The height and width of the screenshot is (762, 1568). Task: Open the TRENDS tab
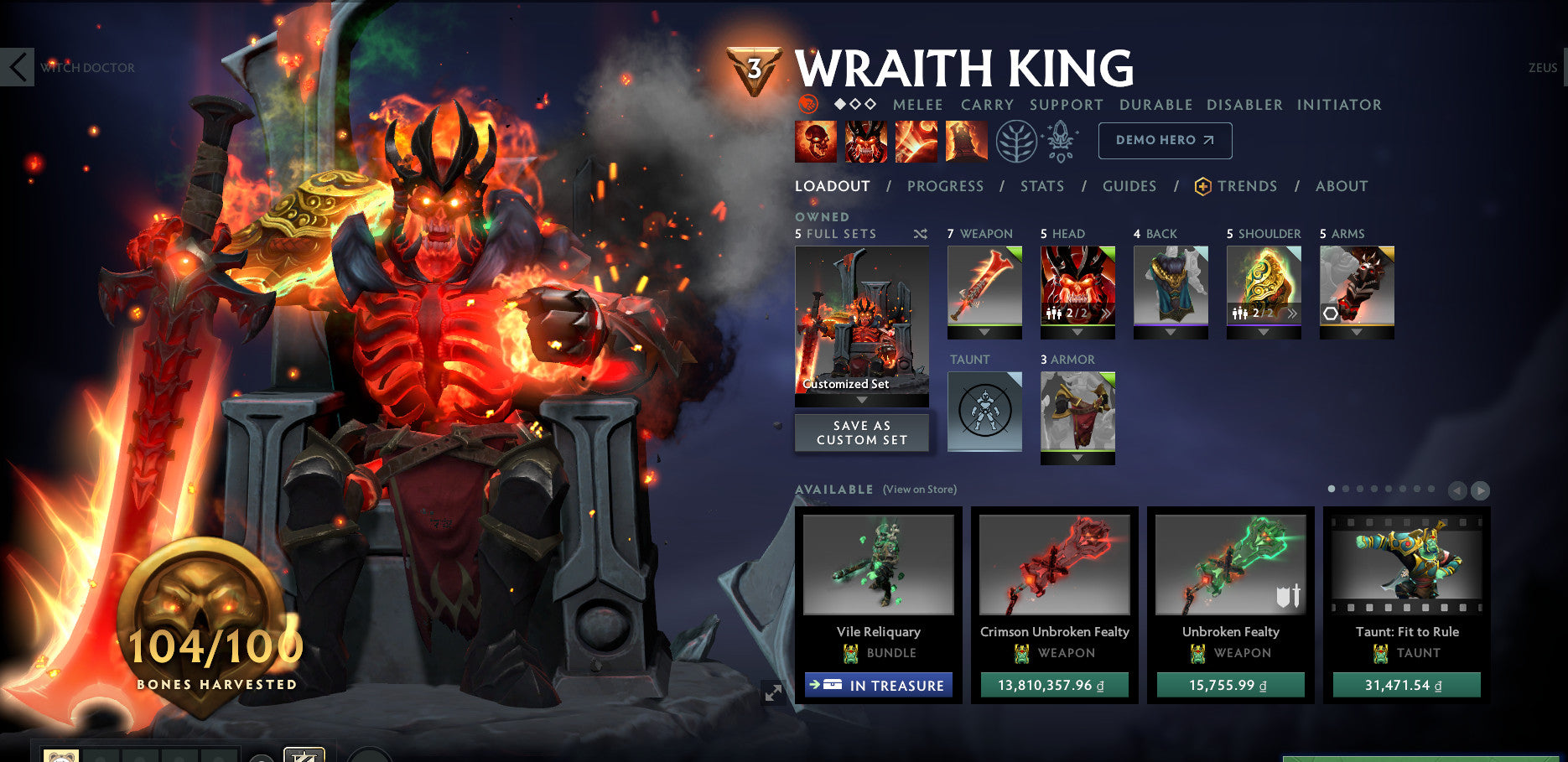coord(1249,186)
